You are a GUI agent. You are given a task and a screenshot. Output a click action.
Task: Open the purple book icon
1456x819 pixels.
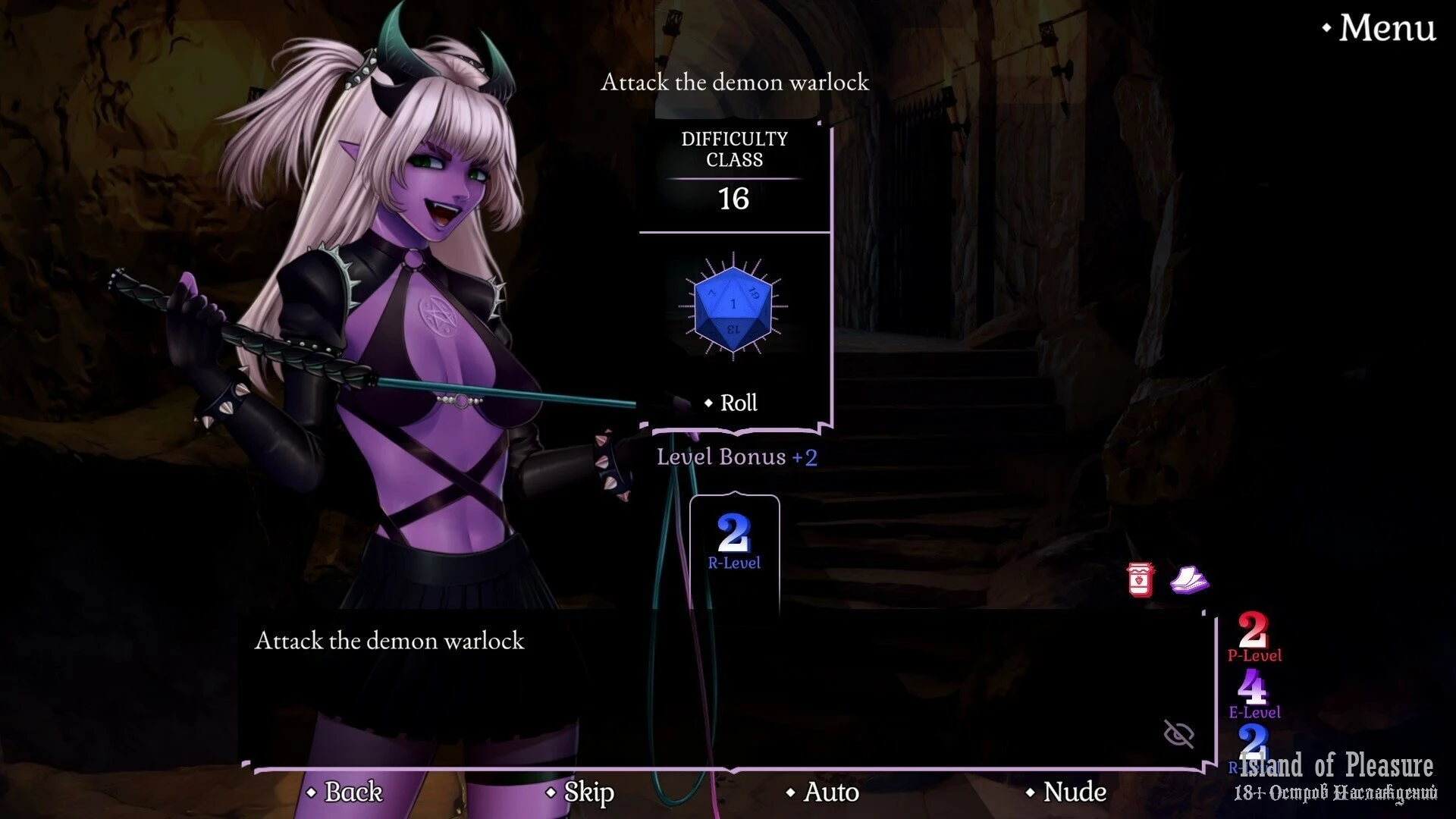coord(1189,580)
